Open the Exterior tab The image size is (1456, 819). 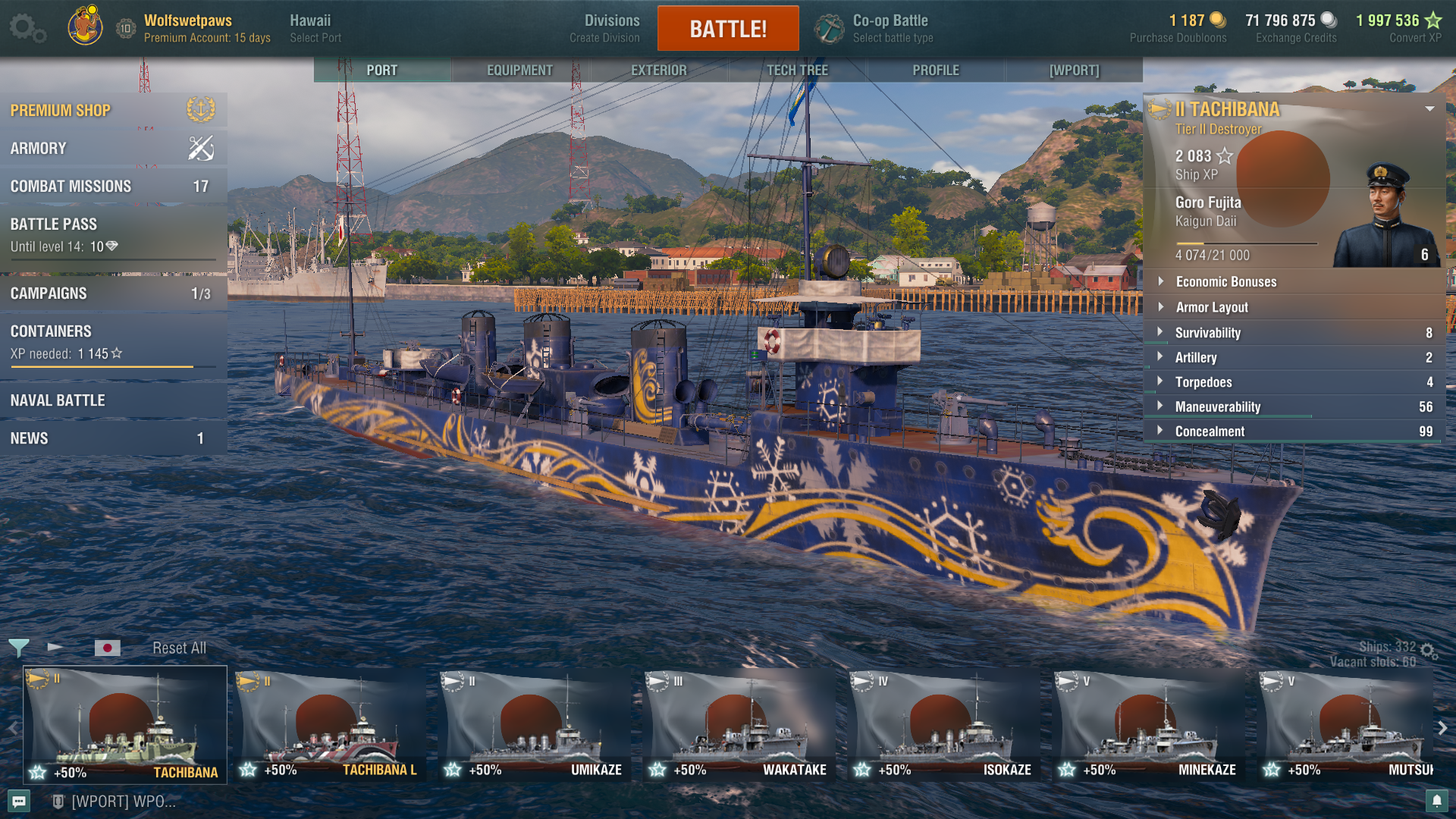point(658,70)
